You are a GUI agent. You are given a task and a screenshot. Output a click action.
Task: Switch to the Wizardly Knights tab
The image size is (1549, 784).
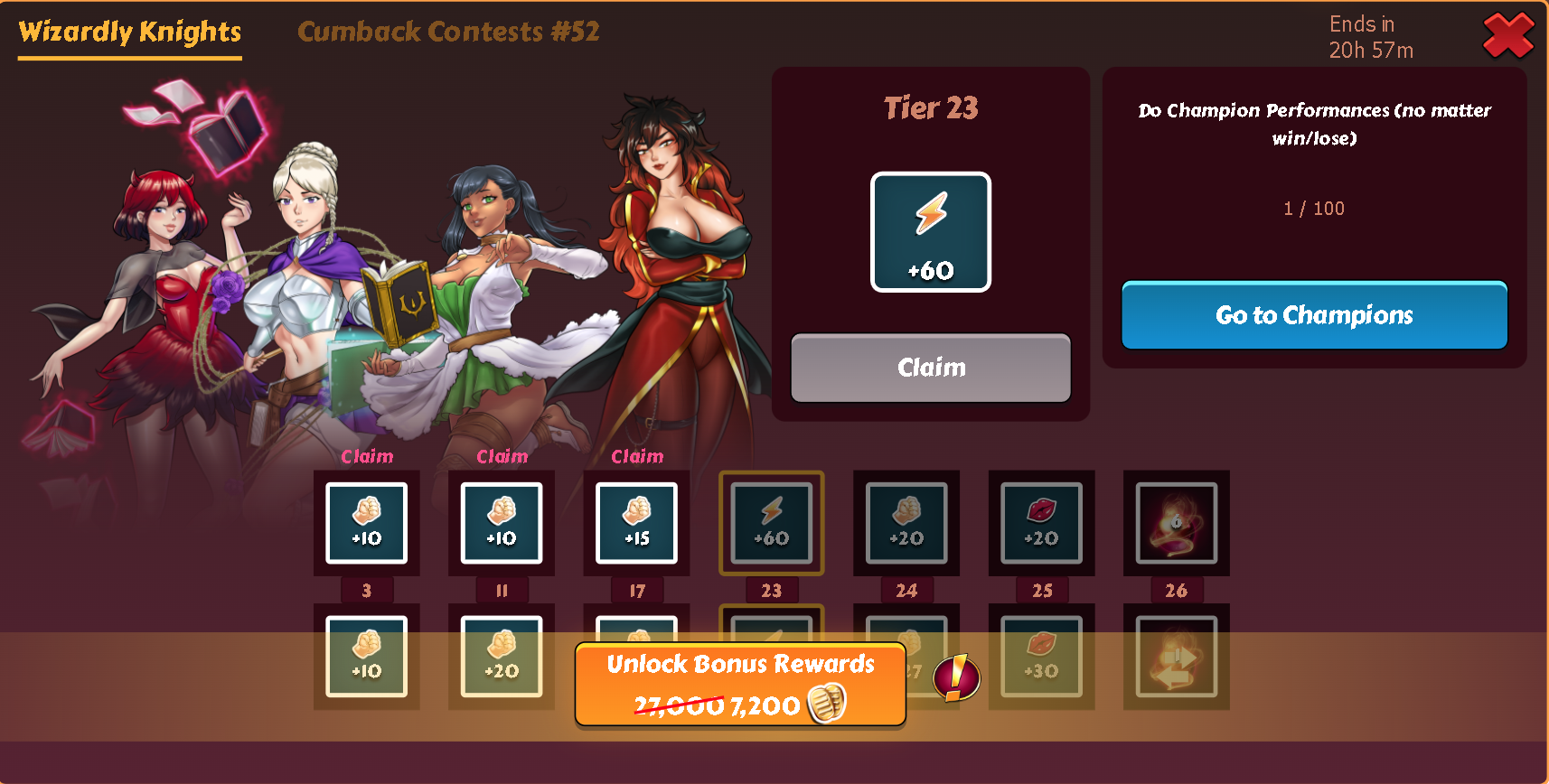point(130,33)
